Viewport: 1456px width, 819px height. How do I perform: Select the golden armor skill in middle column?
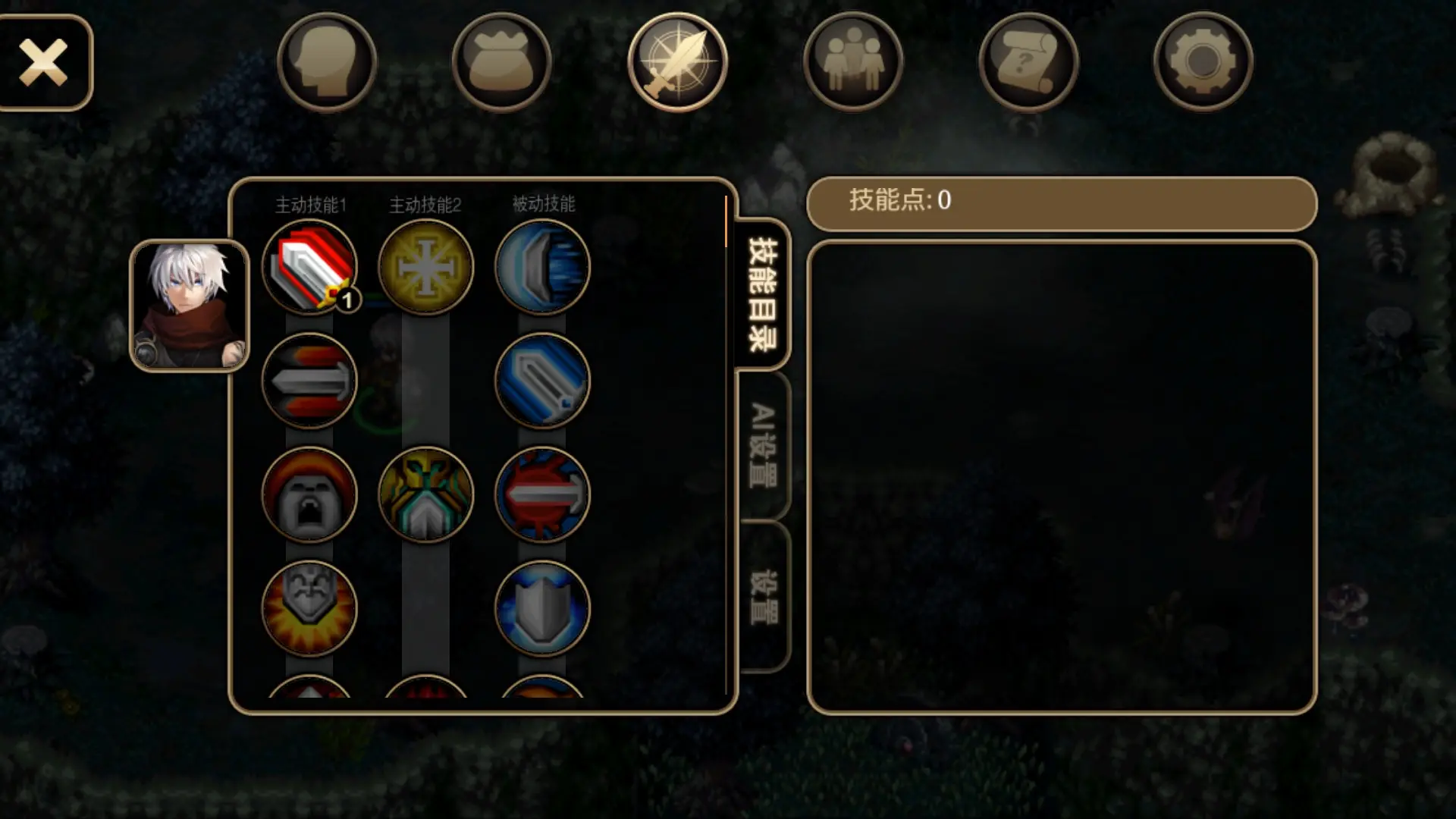[425, 494]
